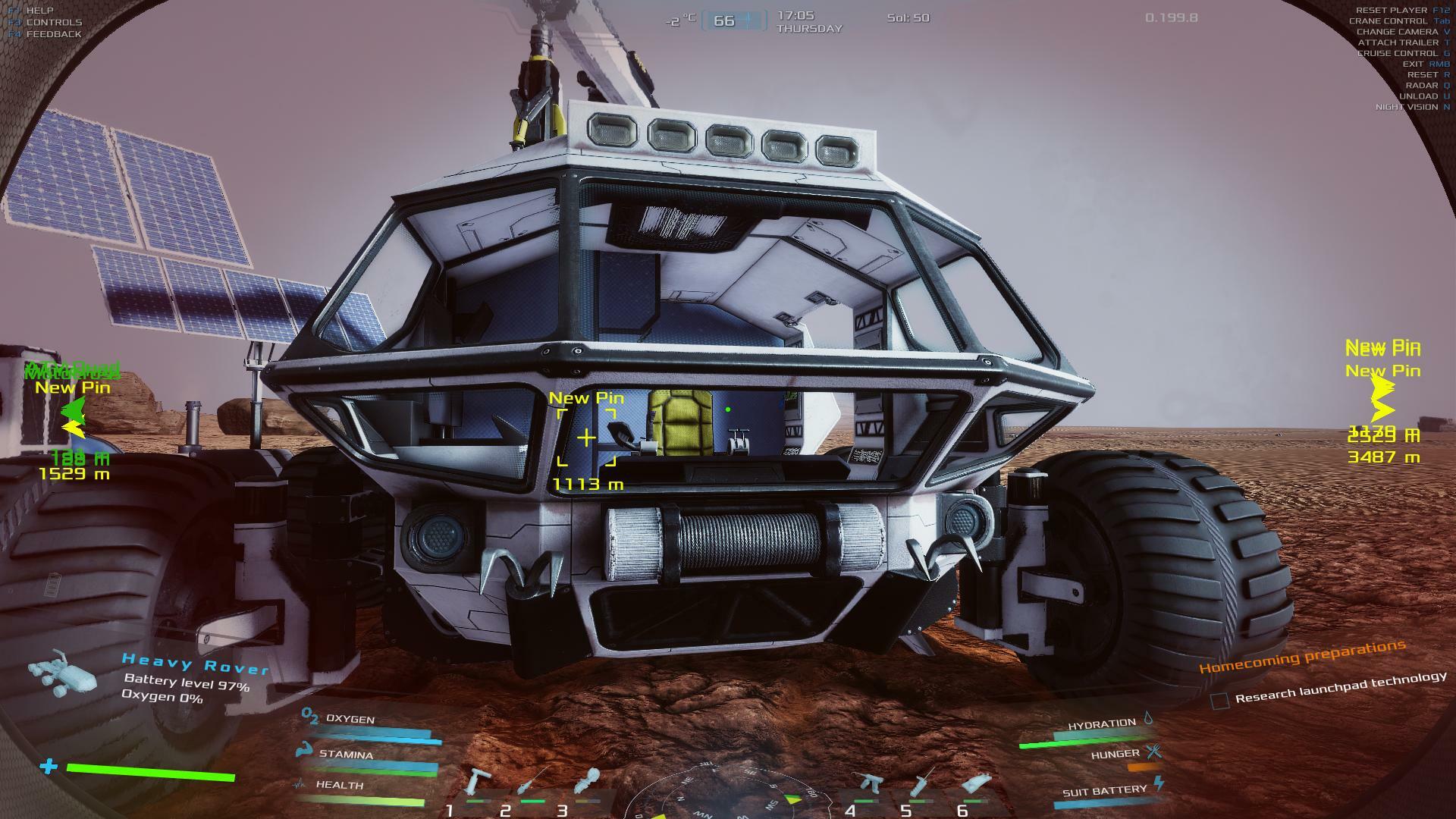Select the tool in hotbar slot 2
This screenshot has height=819, width=1456.
(x=532, y=782)
